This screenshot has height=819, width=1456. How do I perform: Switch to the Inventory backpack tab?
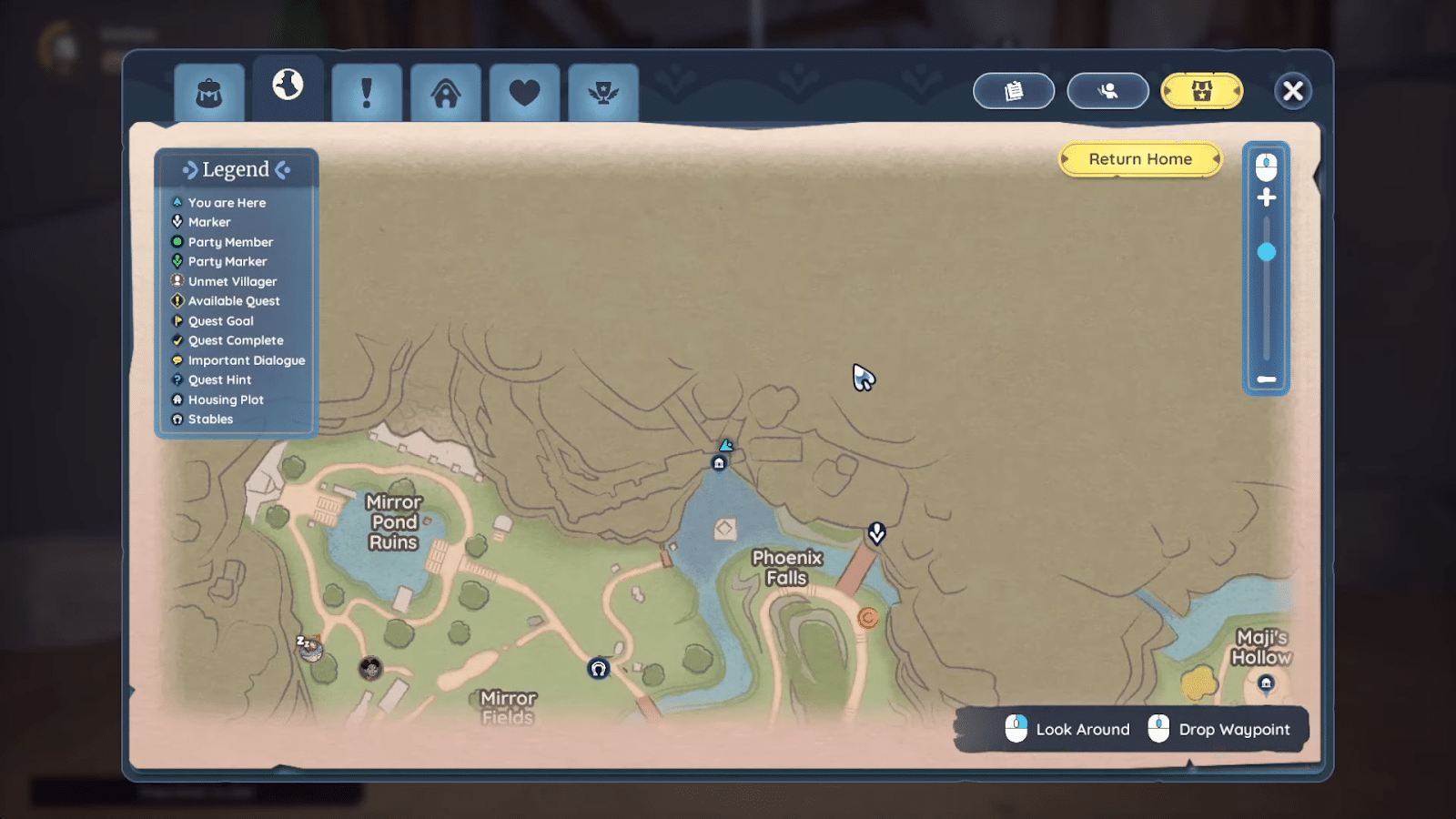coord(207,90)
